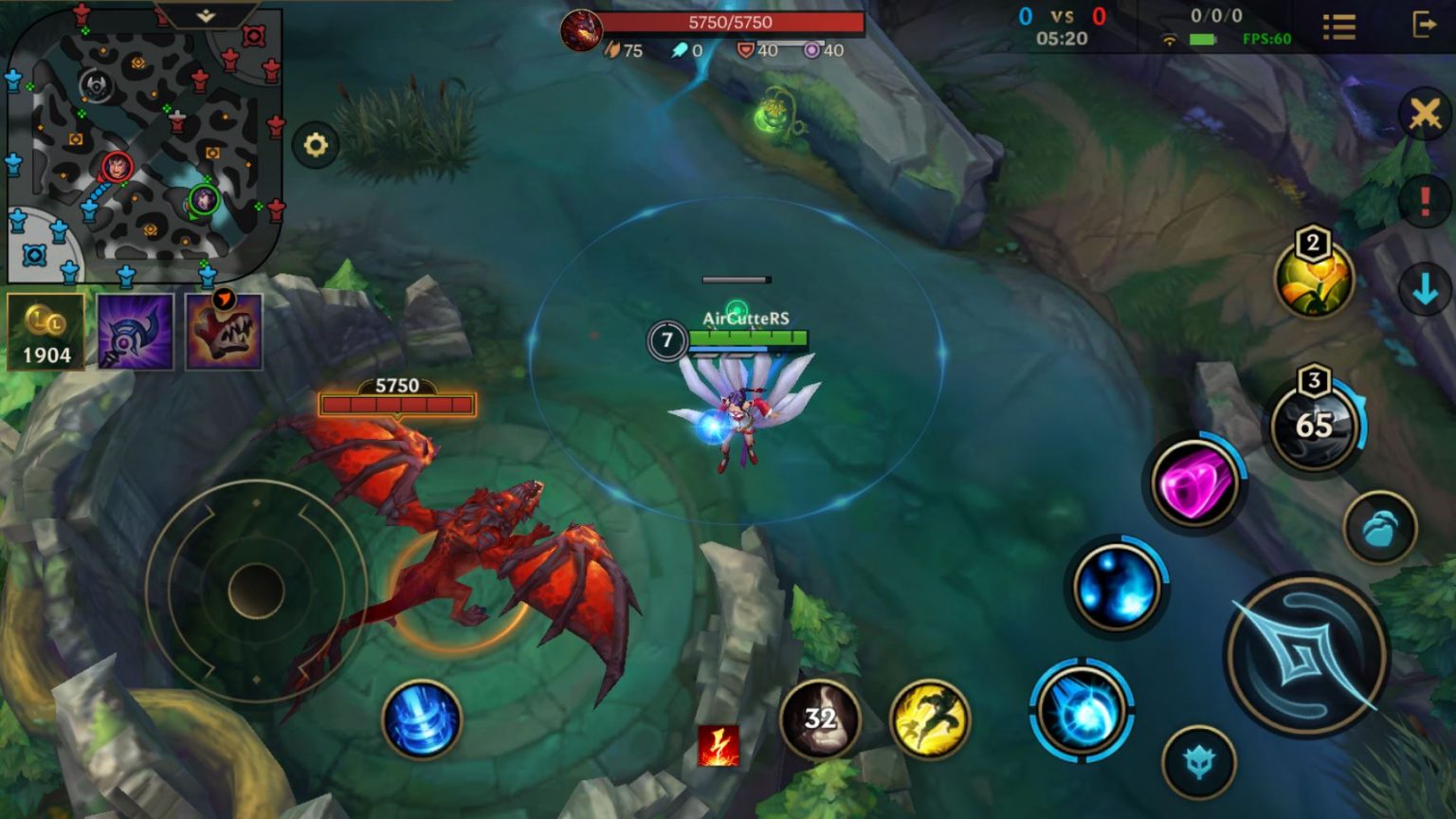1456x819 pixels.
Task: Use the golden flower item slot
Action: tap(1314, 280)
